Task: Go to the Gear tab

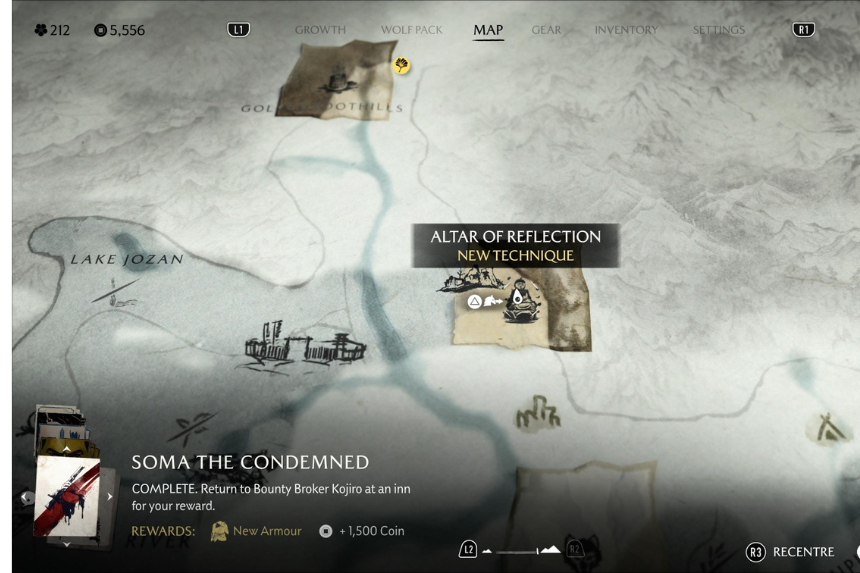Action: [x=546, y=30]
